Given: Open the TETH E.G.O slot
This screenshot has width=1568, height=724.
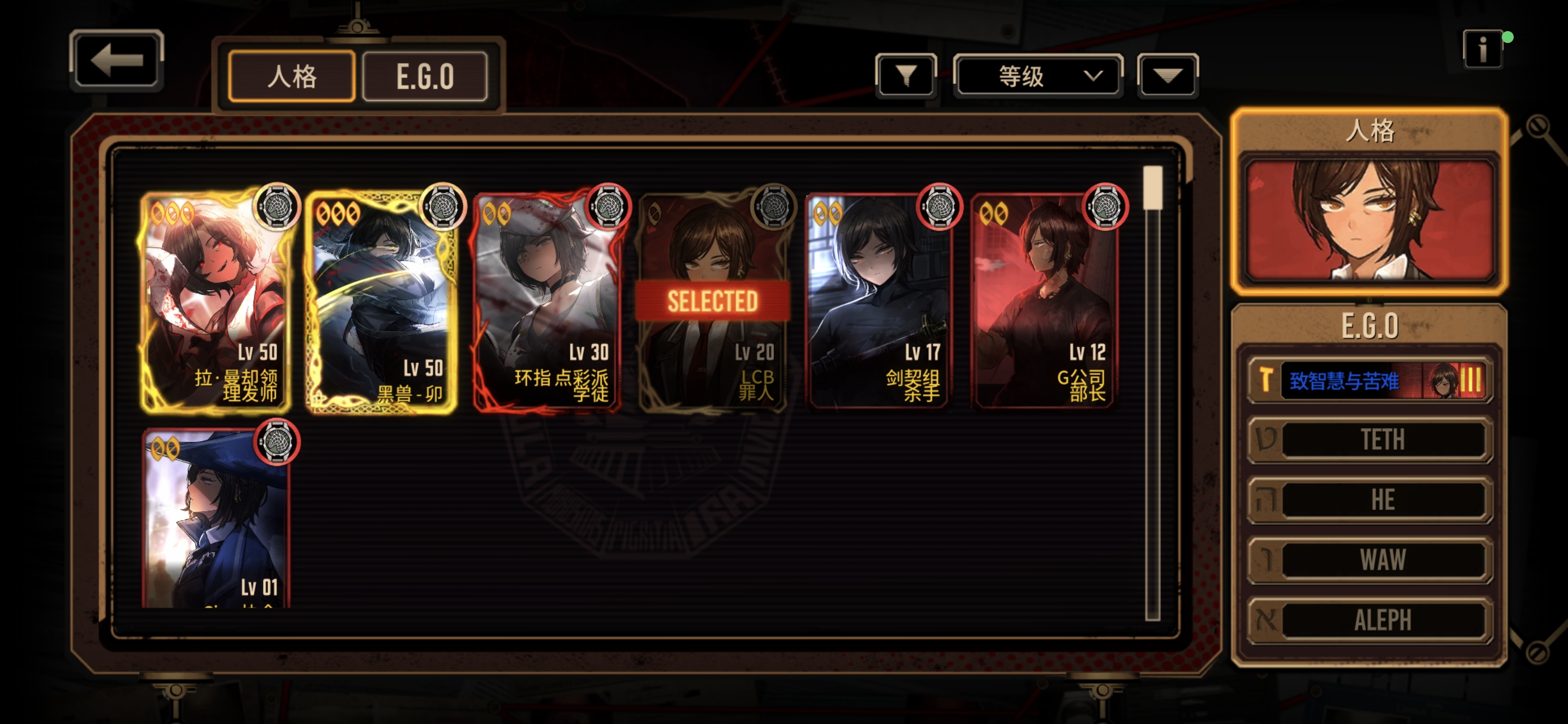Looking at the screenshot, I should point(1369,439).
